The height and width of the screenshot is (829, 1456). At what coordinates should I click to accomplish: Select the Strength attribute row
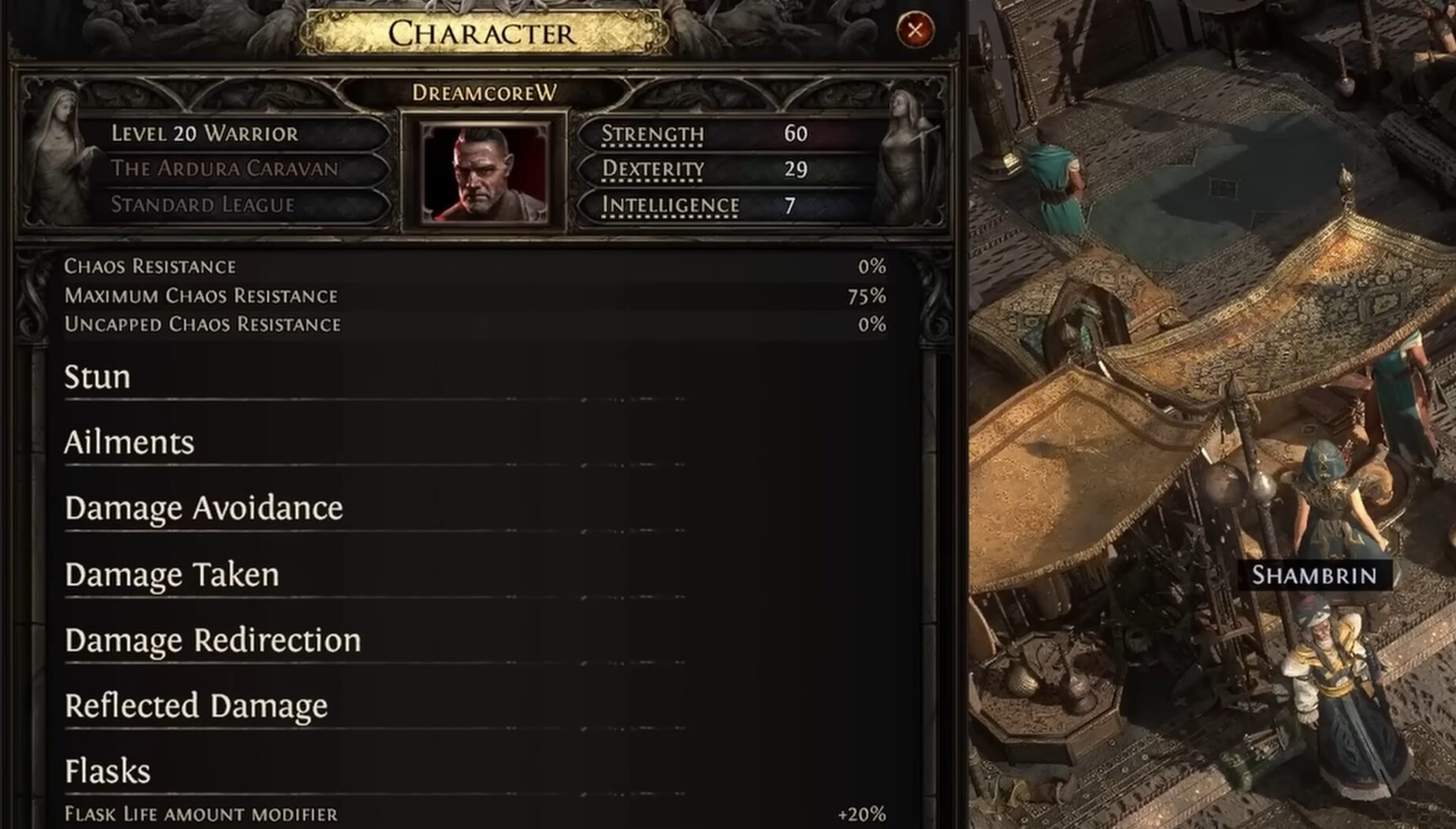pos(725,134)
